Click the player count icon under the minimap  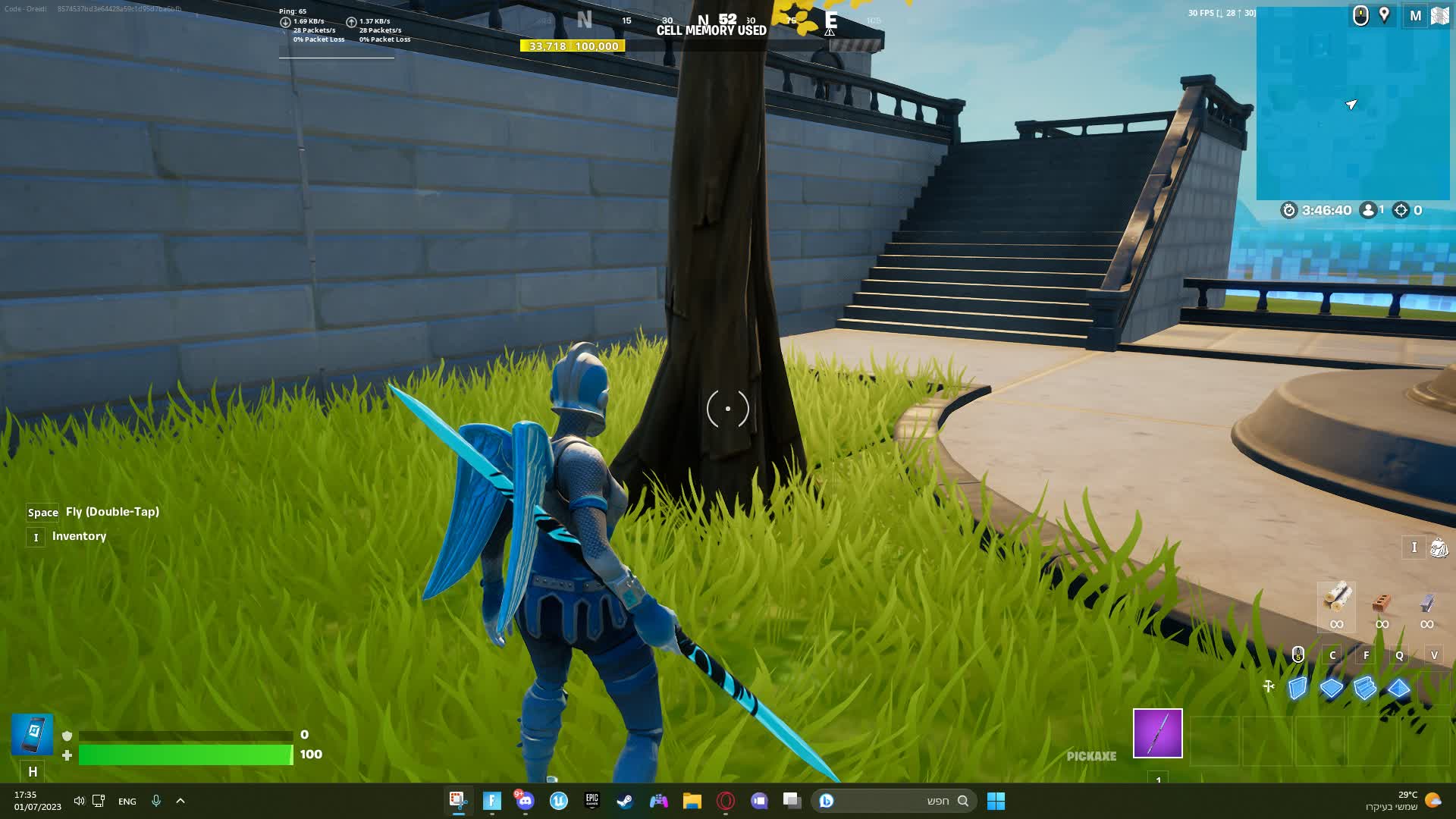pos(1369,211)
